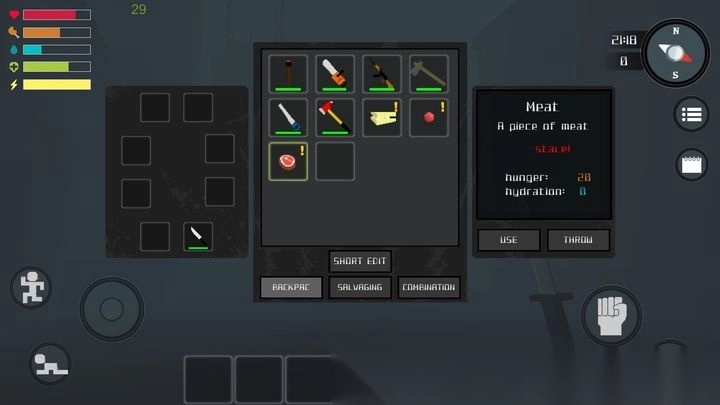Select the chainsaw in the backpack
720x405 pixels.
[x=335, y=73]
